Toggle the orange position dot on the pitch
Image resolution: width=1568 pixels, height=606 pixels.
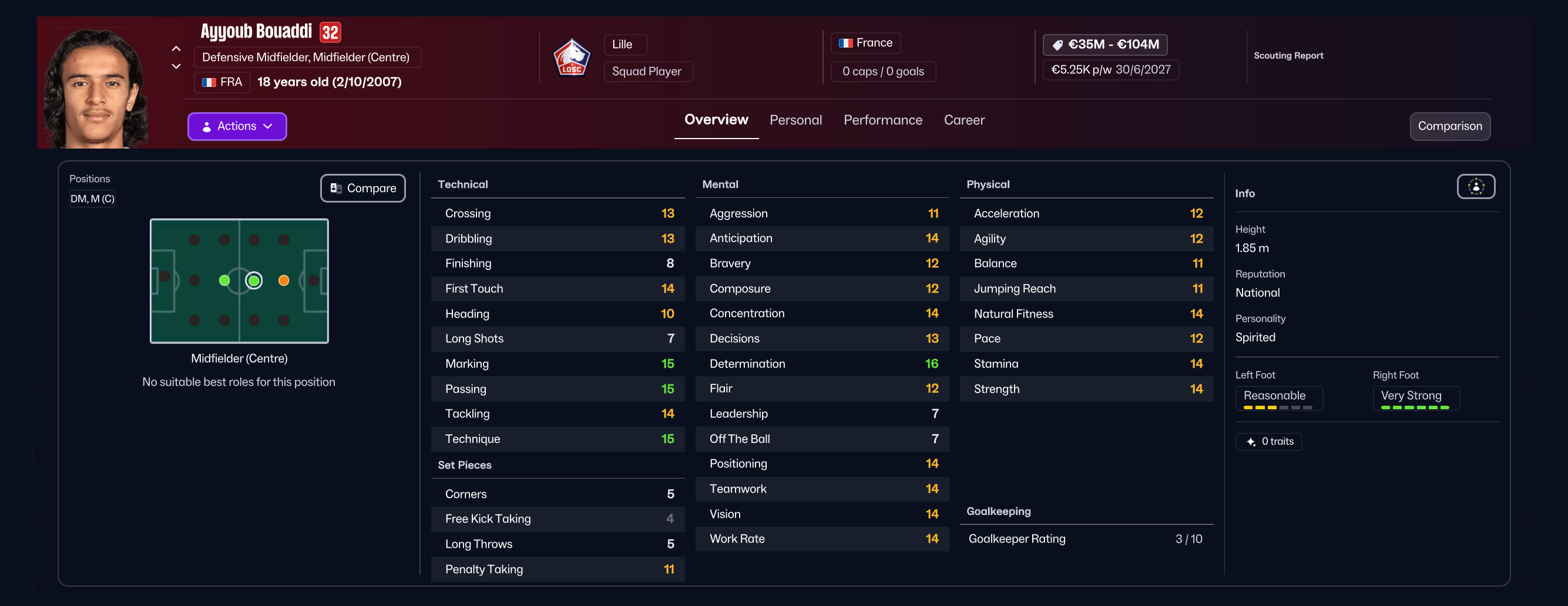pos(284,281)
